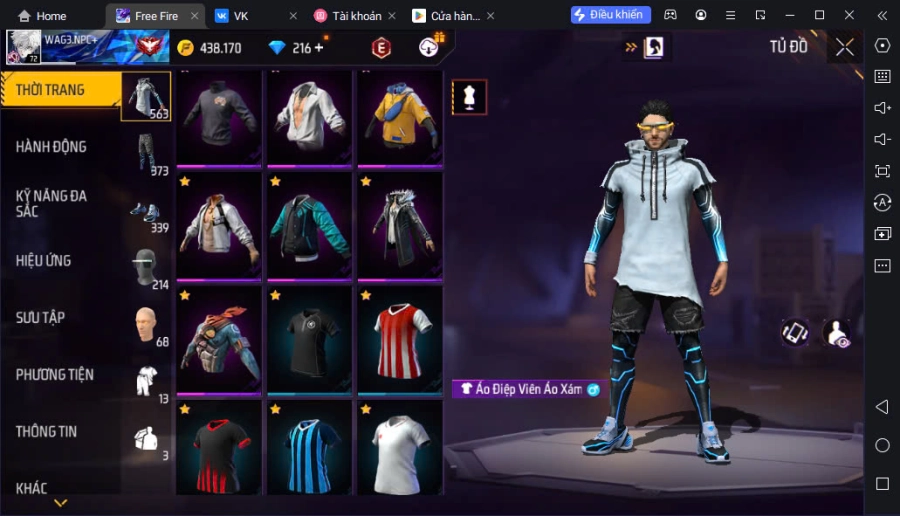Open the player profile avatar
Screen dimensions: 900x516
(24, 46)
